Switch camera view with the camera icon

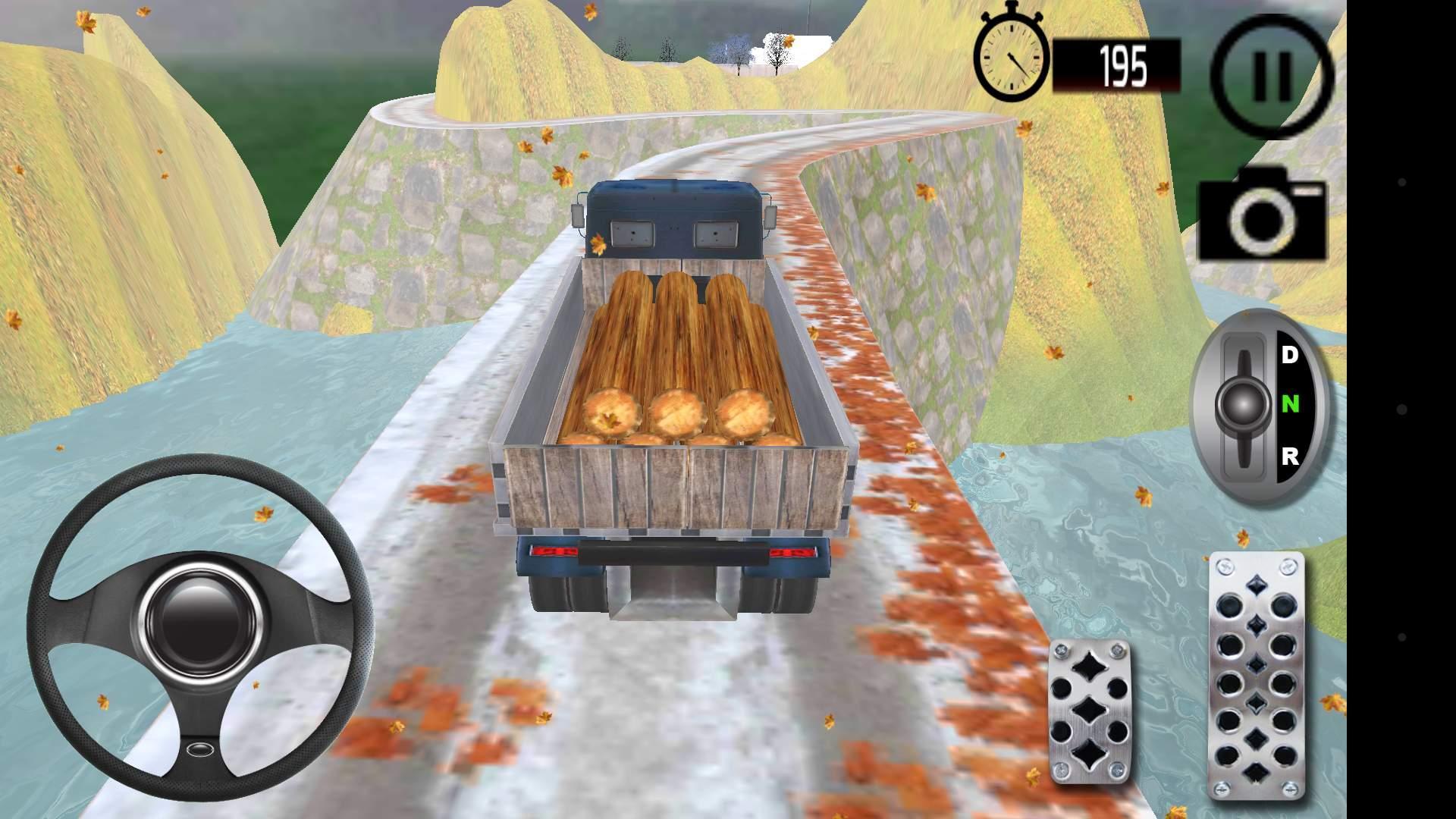[x=1262, y=214]
